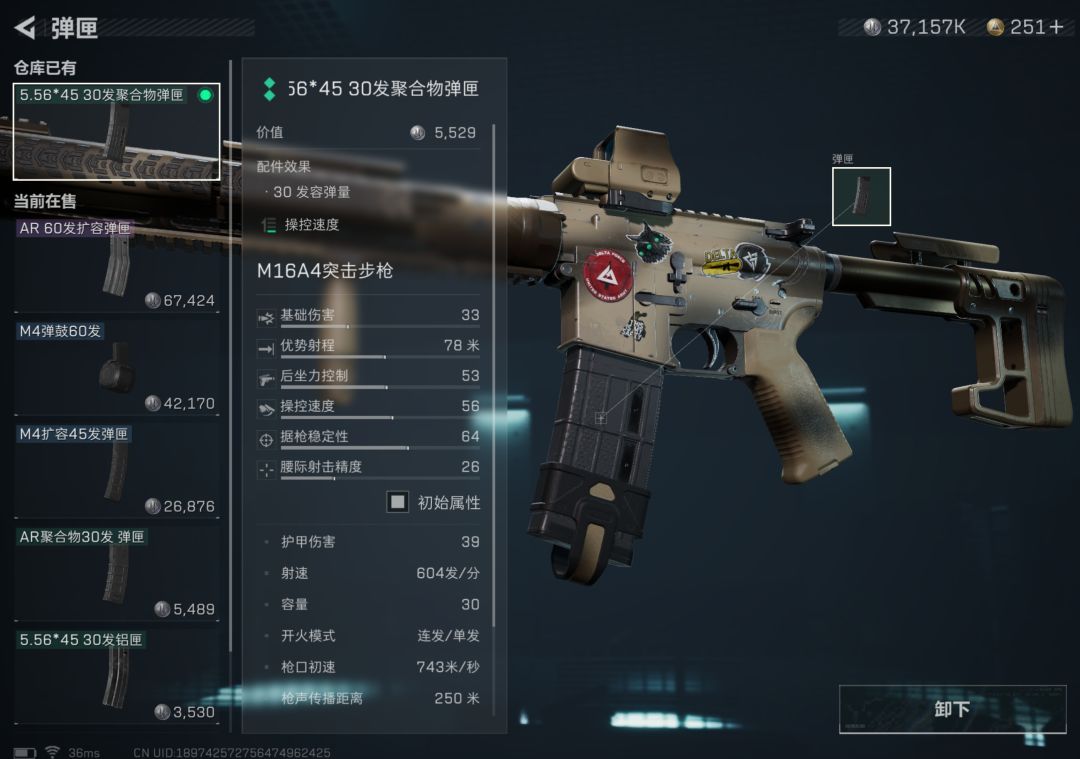Select the 5.56*45 30发铝匣 magazine
Screen dimensions: 1080x759
[x=116, y=676]
